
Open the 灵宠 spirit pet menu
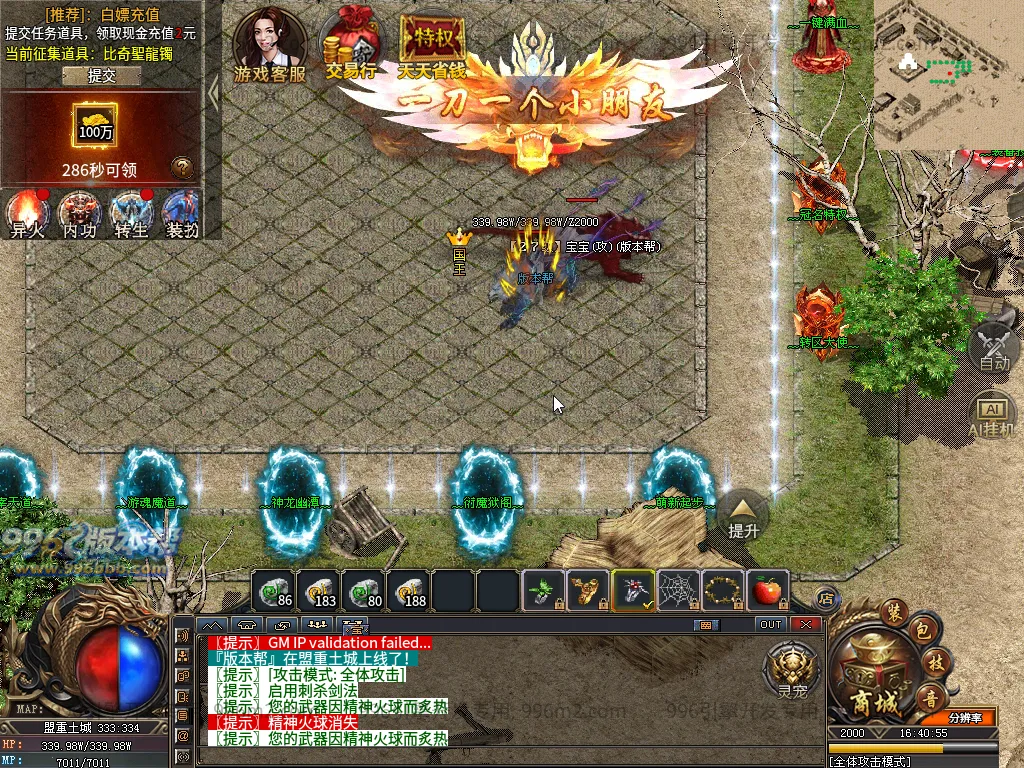[792, 668]
